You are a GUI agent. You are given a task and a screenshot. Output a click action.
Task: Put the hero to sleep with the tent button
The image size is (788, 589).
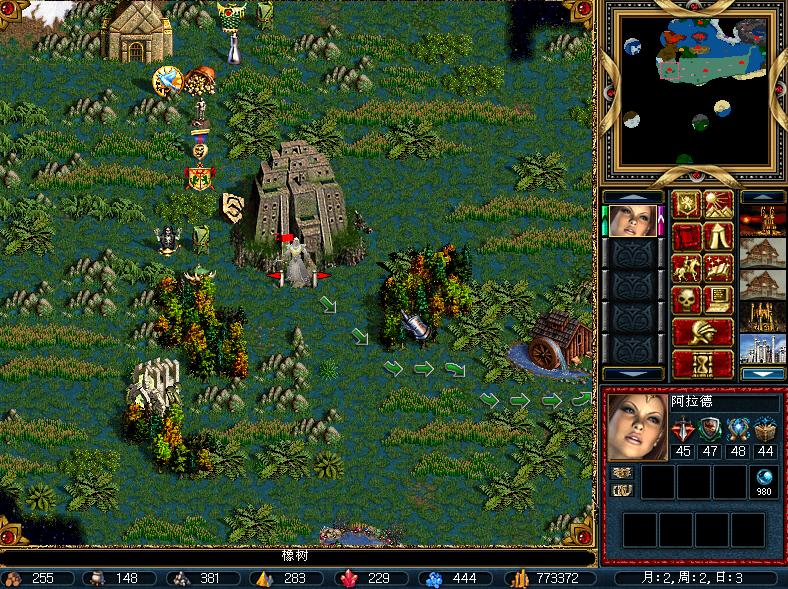pyautogui.click(x=717, y=236)
